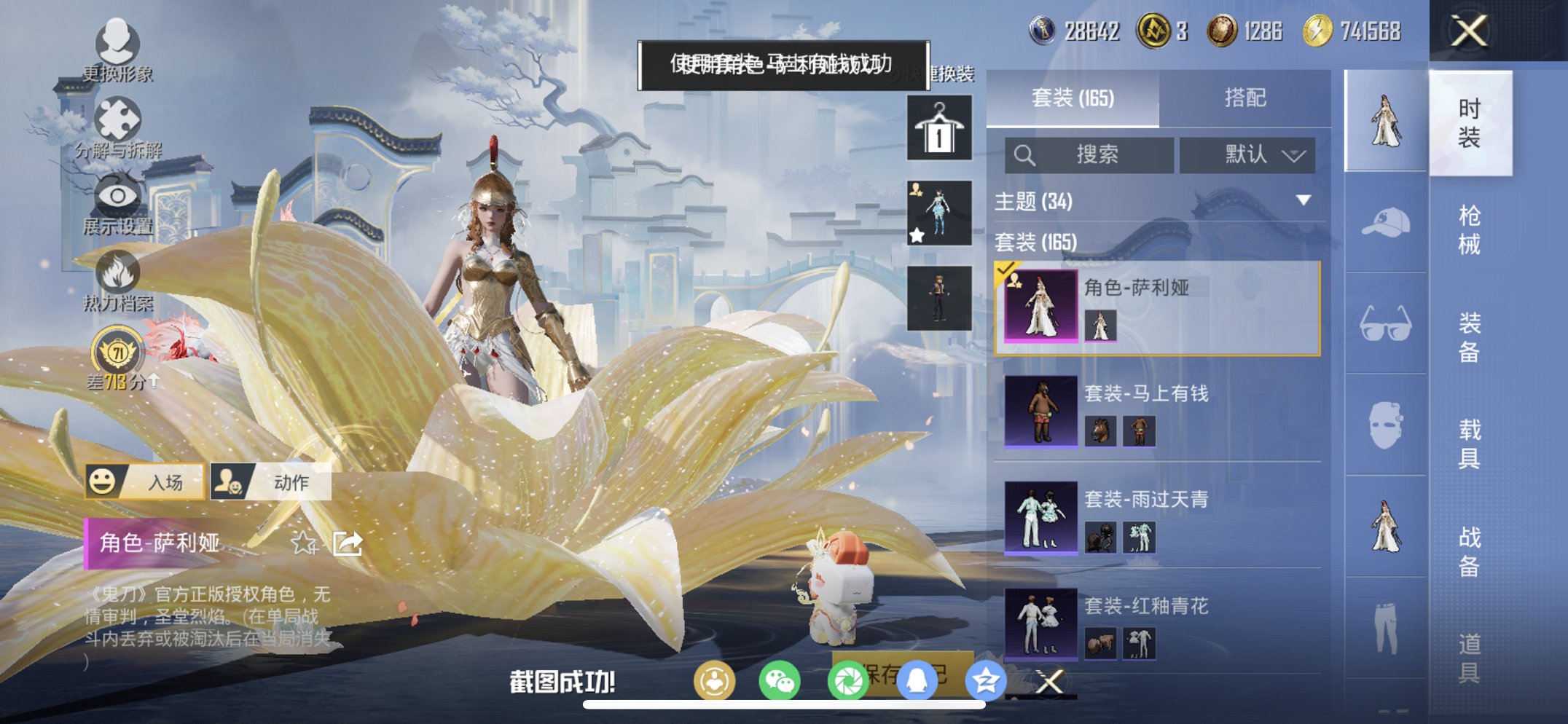The width and height of the screenshot is (1568, 724).
Task: Click the 搜索 search field
Action: coord(1089,154)
